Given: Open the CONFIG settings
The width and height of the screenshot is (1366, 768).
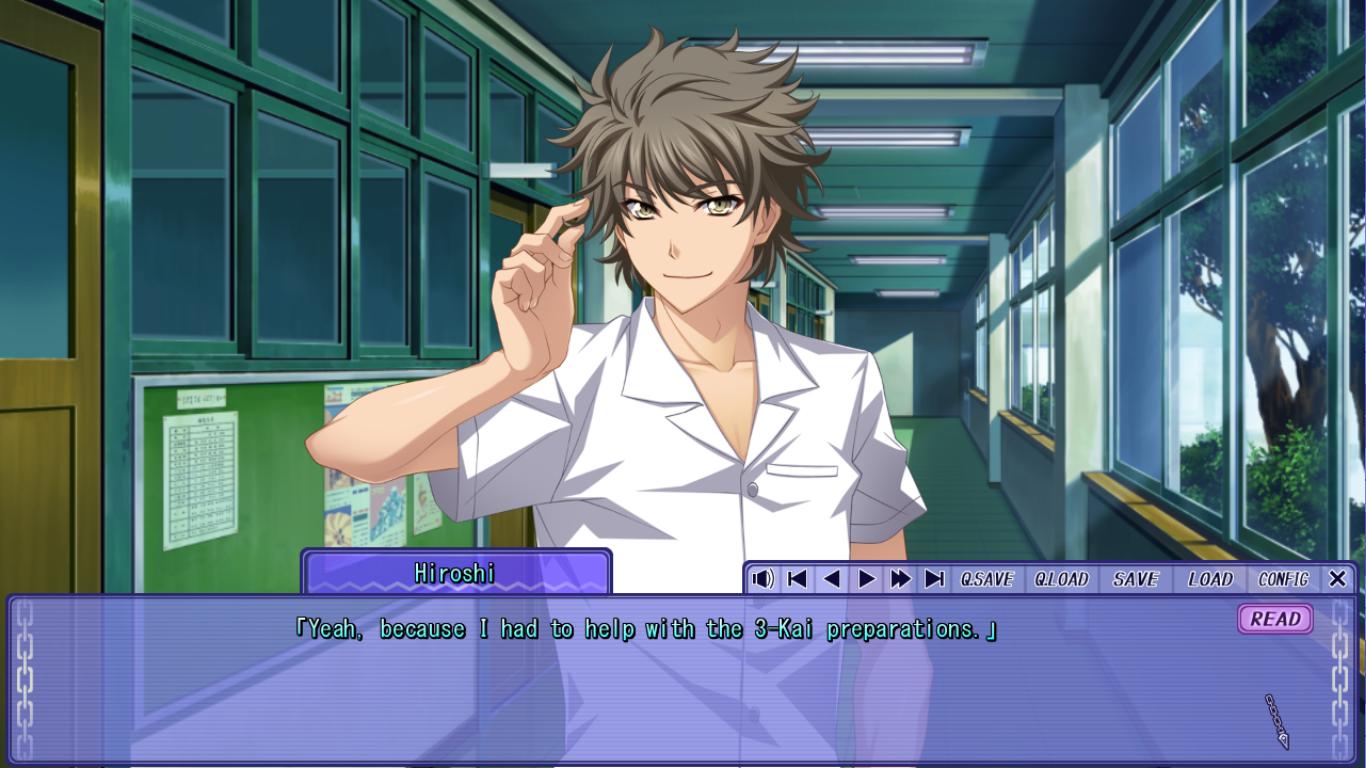Looking at the screenshot, I should [x=1283, y=579].
